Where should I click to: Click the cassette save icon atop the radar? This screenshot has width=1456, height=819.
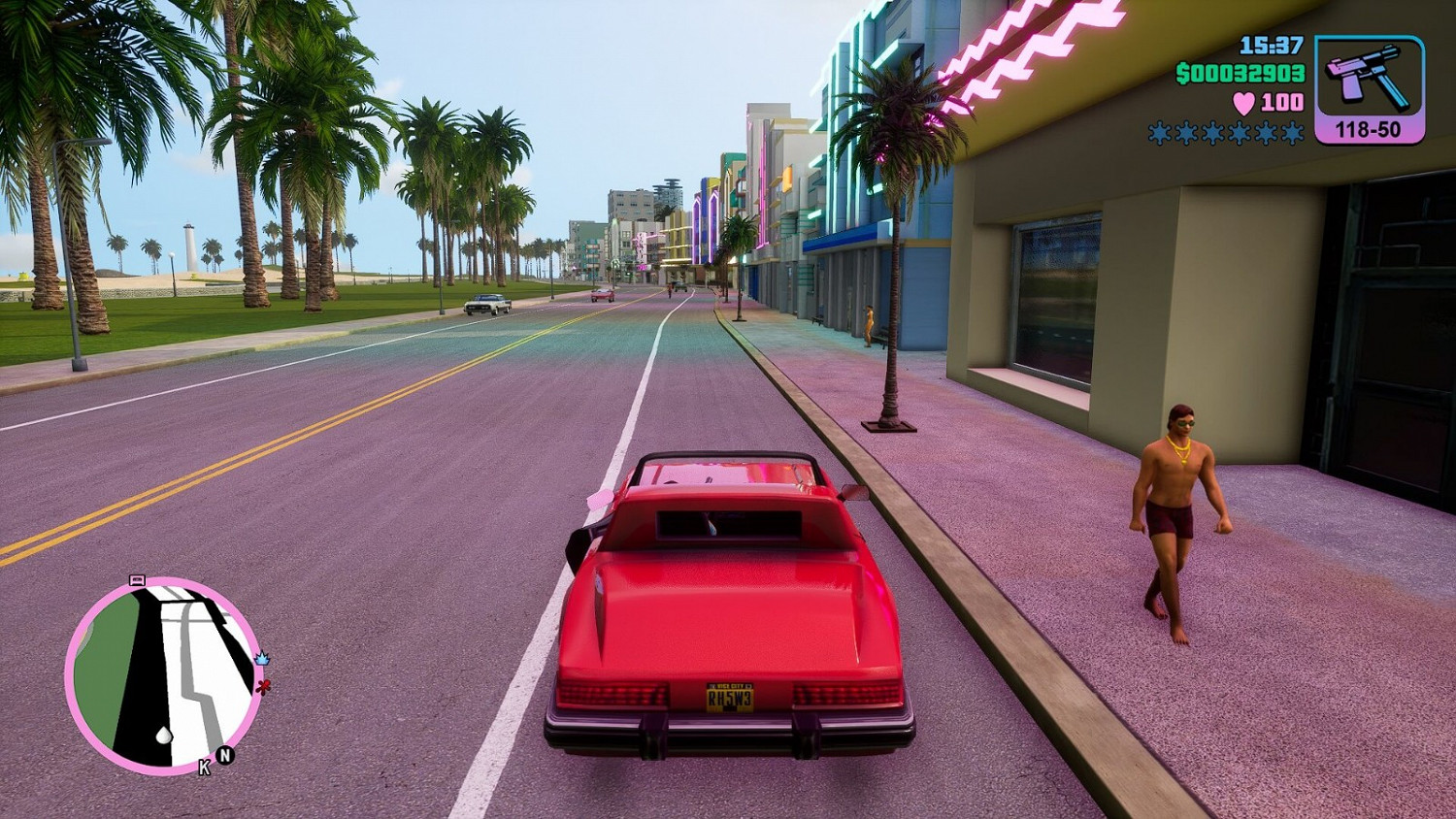tap(137, 580)
